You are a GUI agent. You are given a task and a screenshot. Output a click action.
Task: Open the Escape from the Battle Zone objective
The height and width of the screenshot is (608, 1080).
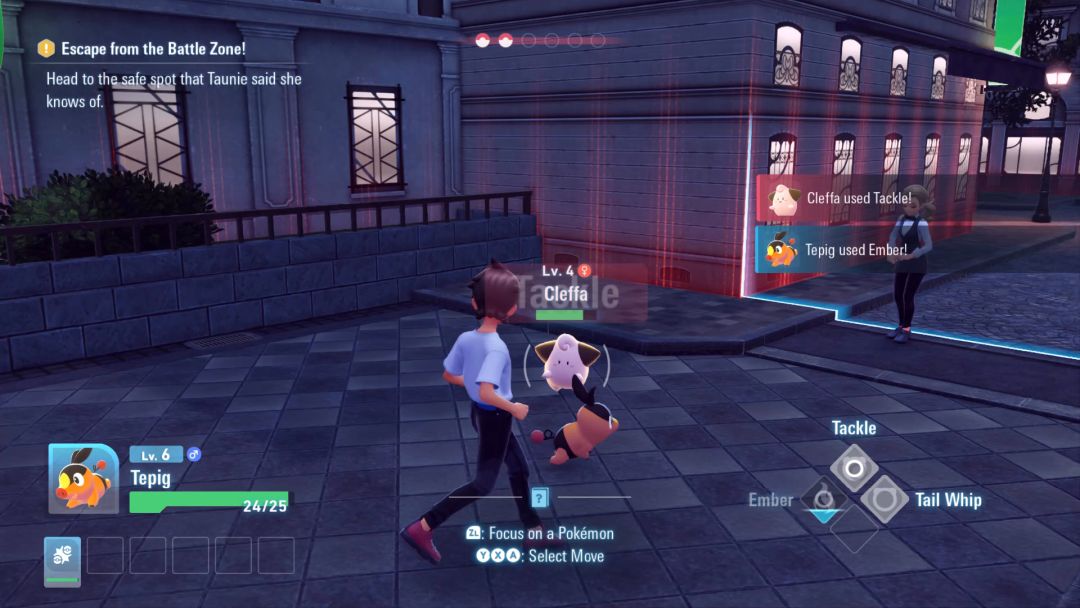point(152,48)
